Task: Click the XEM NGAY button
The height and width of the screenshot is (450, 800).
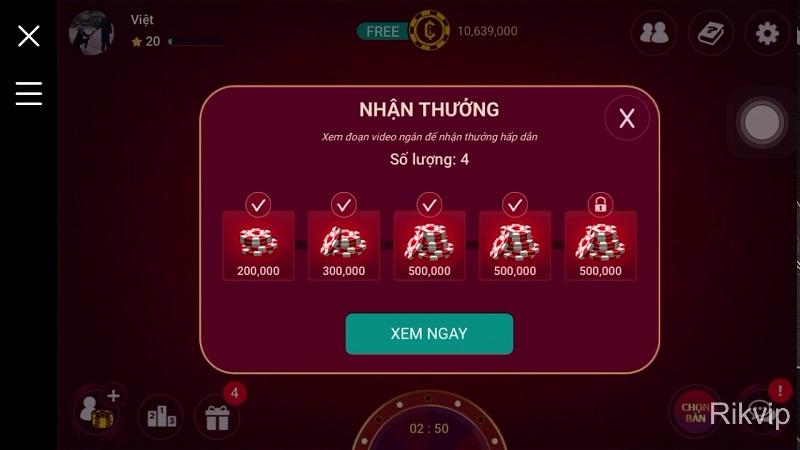Action: click(x=429, y=334)
